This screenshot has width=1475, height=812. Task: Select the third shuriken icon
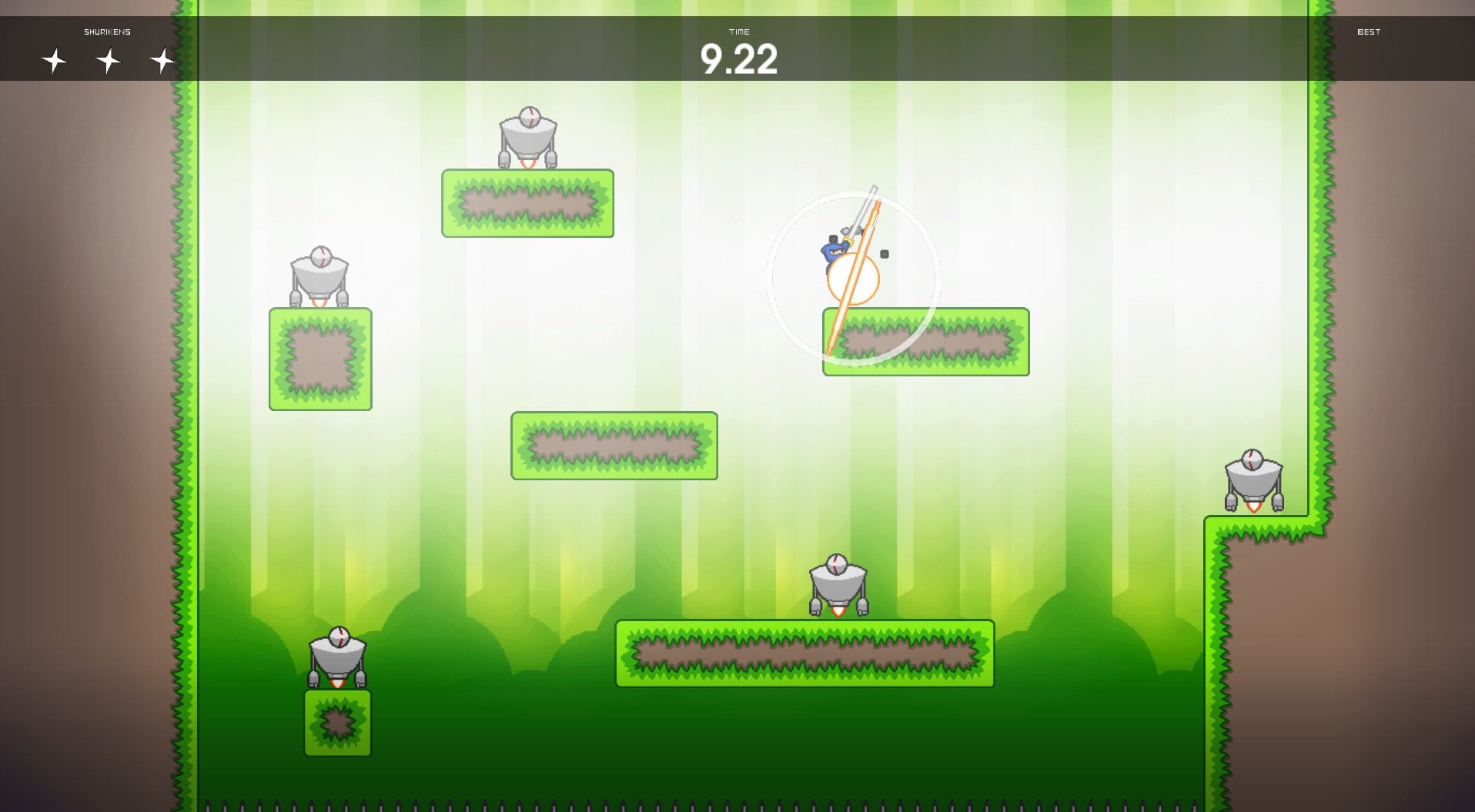[x=162, y=59]
